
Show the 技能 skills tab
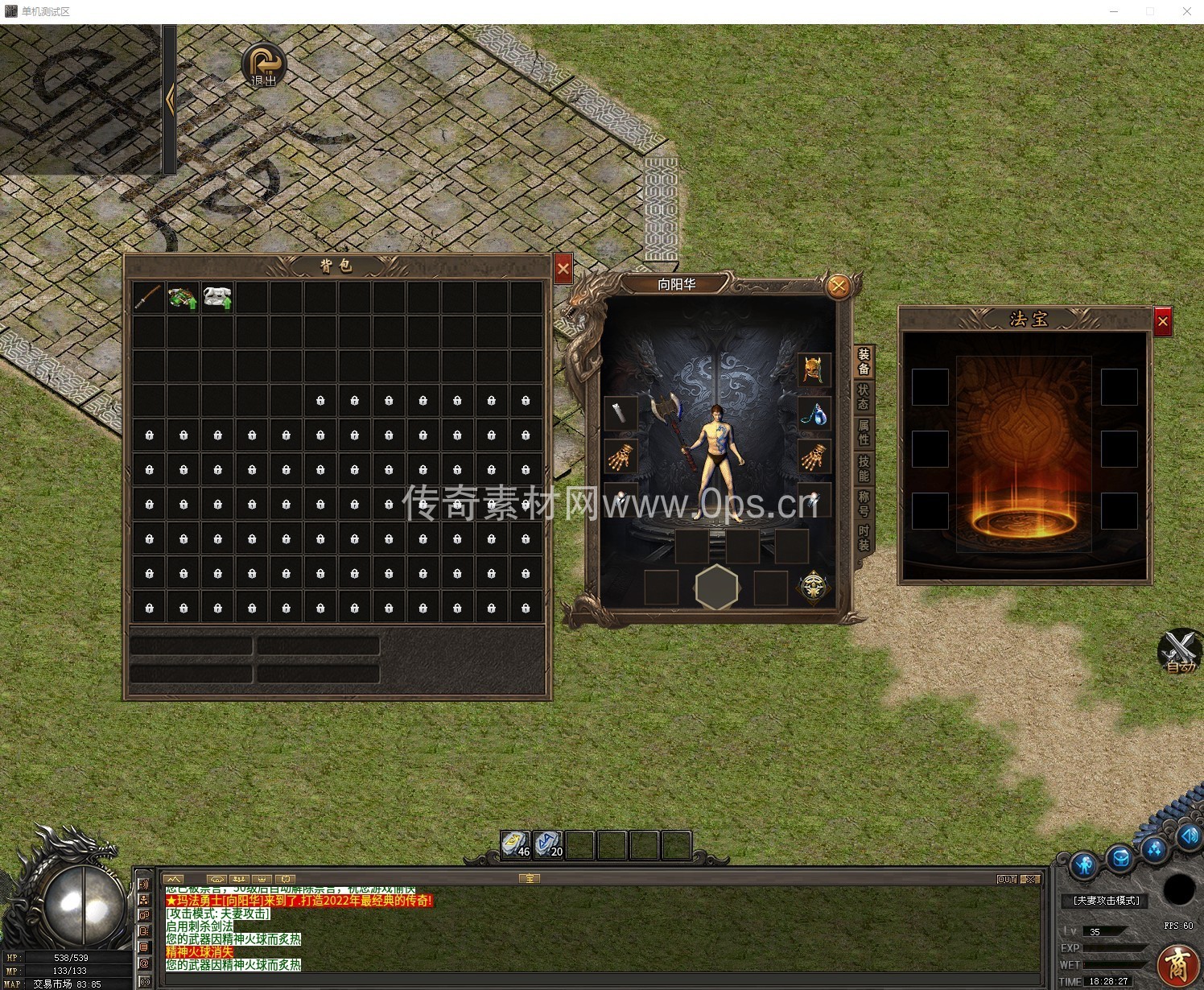click(864, 468)
